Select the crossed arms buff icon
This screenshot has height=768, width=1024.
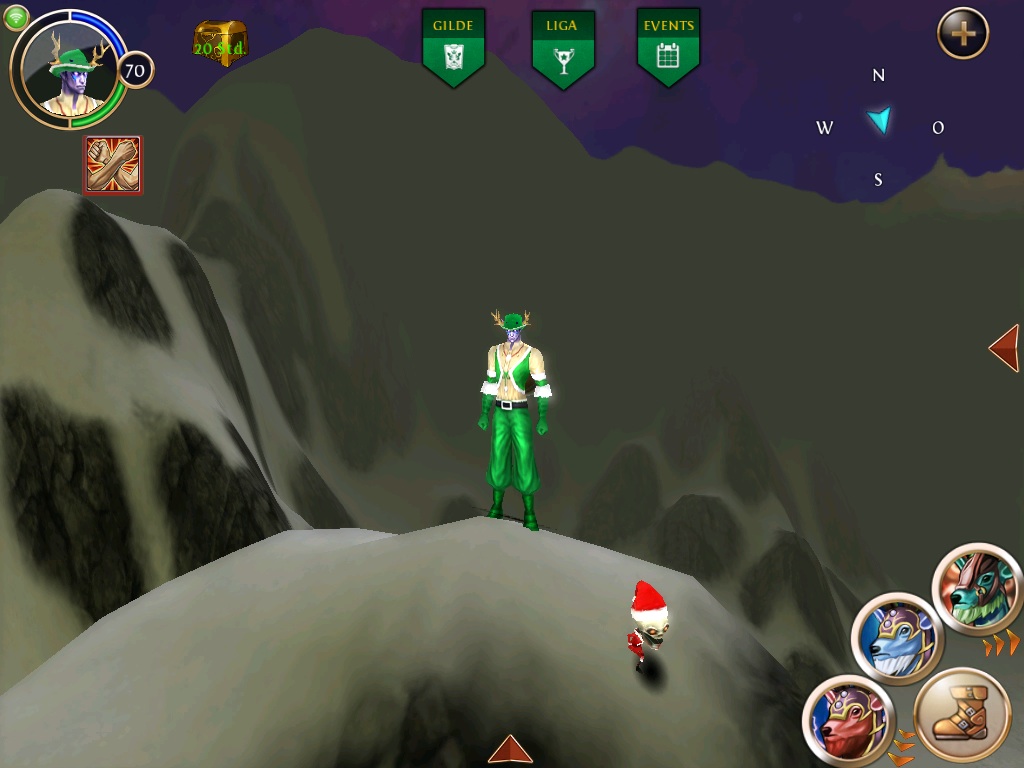coord(112,165)
